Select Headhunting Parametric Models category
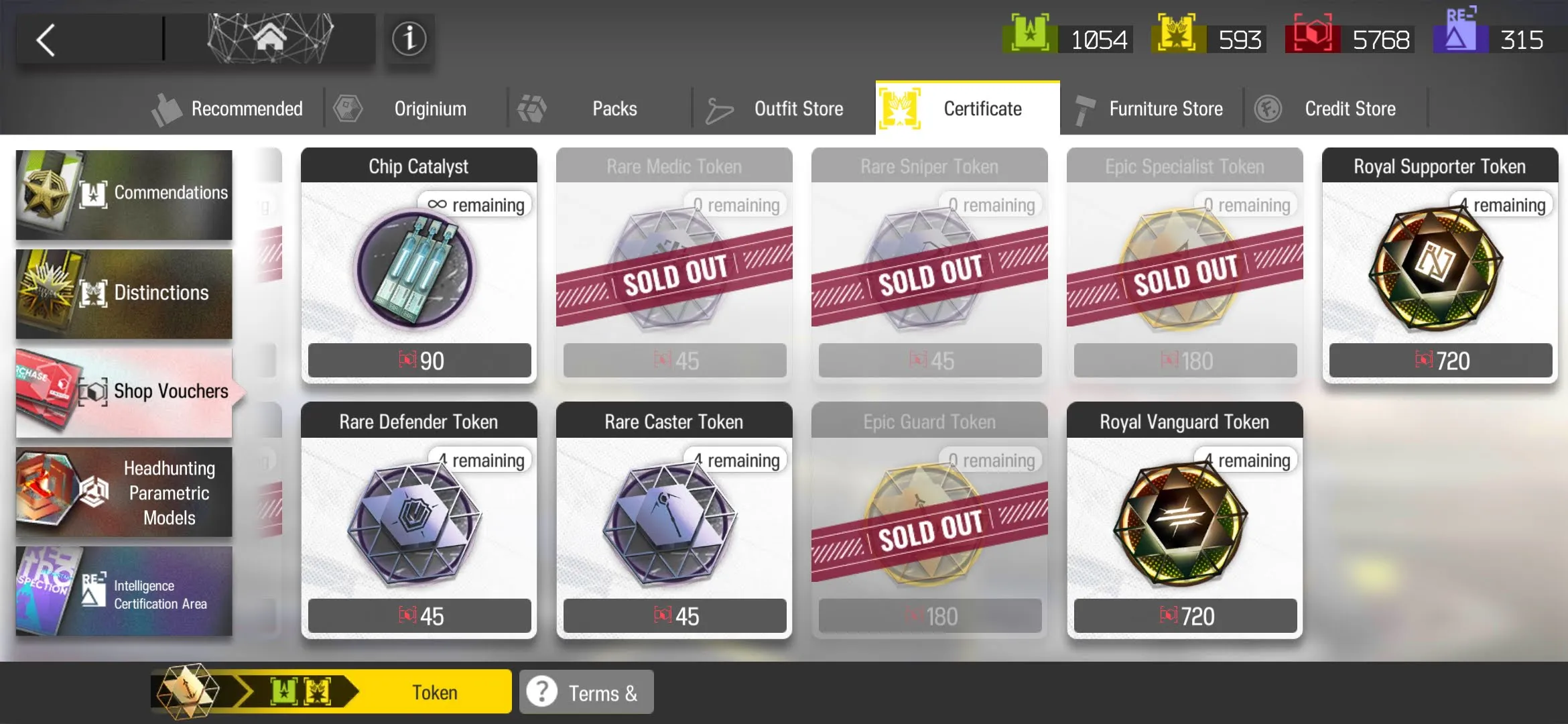Viewport: 1568px width, 724px height. [124, 493]
